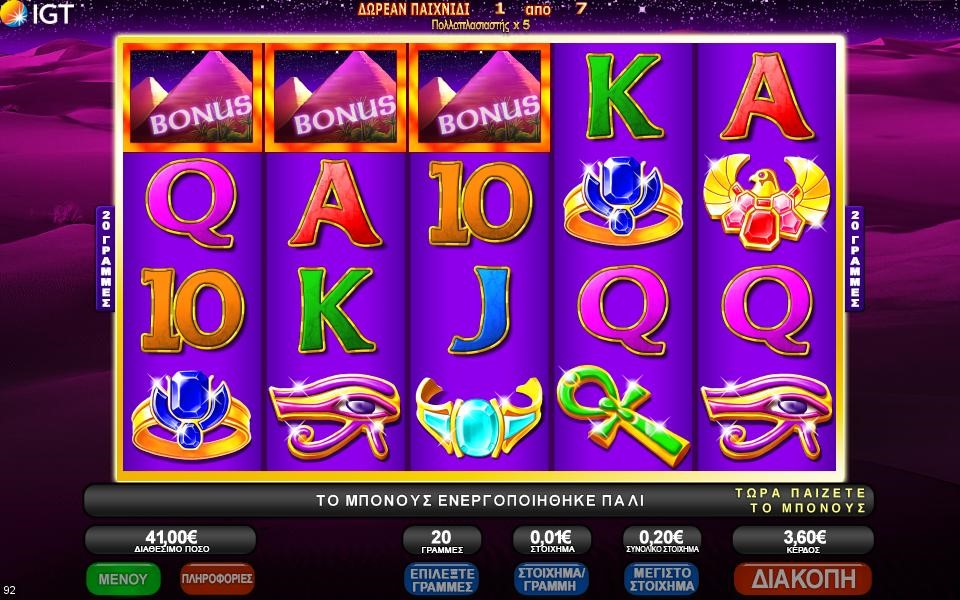960x600 pixels.
Task: Click the ΣΤΟΙΧΗΜΑ/ΓΡΑΜΜΗ bet per line button
Action: [550, 579]
